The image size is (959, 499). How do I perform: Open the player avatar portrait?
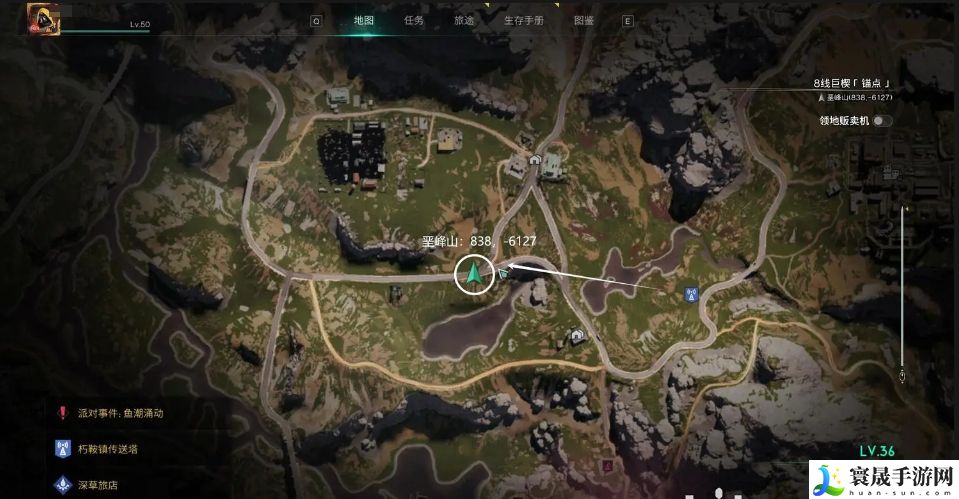(x=44, y=18)
